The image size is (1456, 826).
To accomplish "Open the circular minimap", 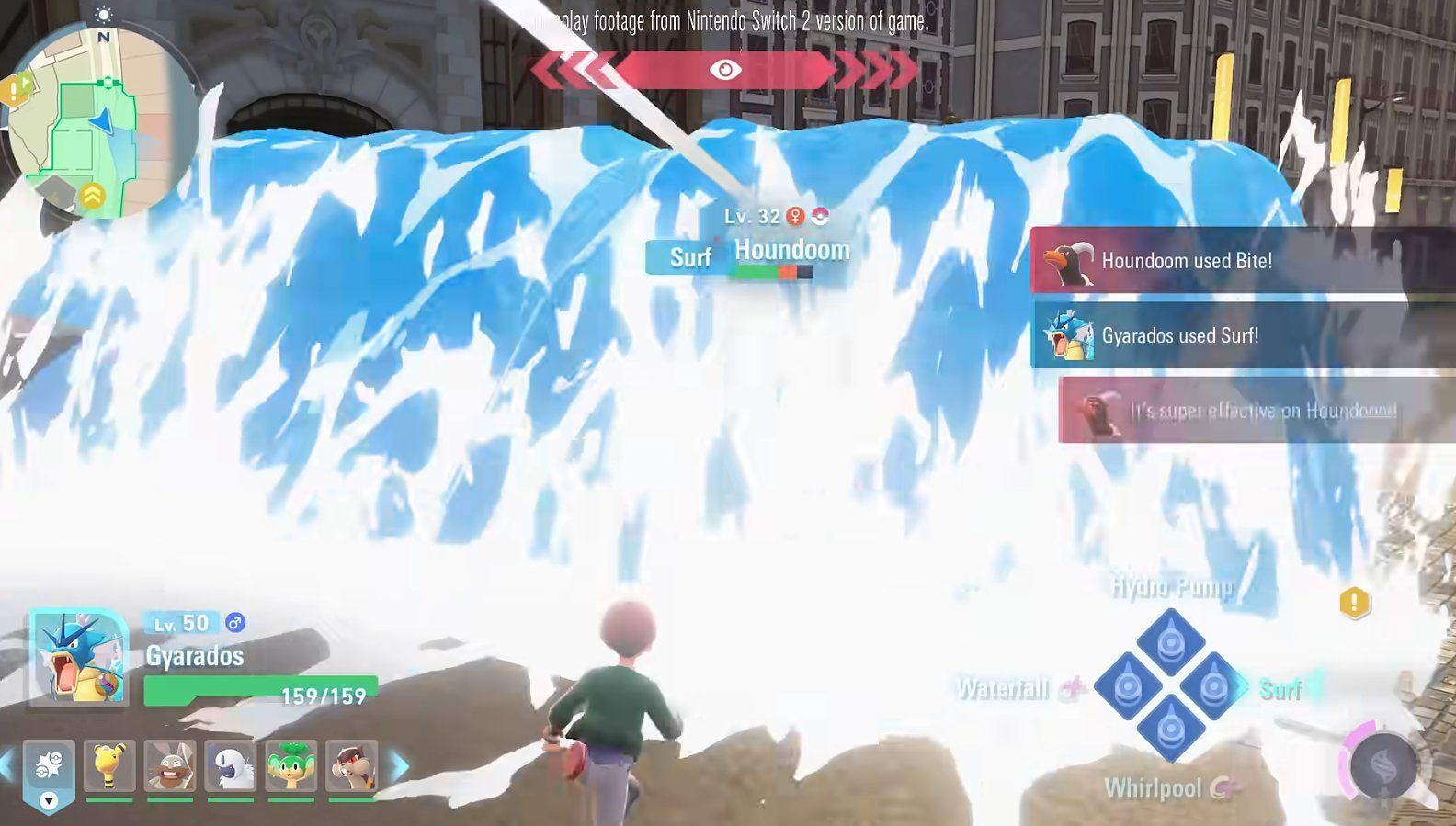I will click(101, 122).
